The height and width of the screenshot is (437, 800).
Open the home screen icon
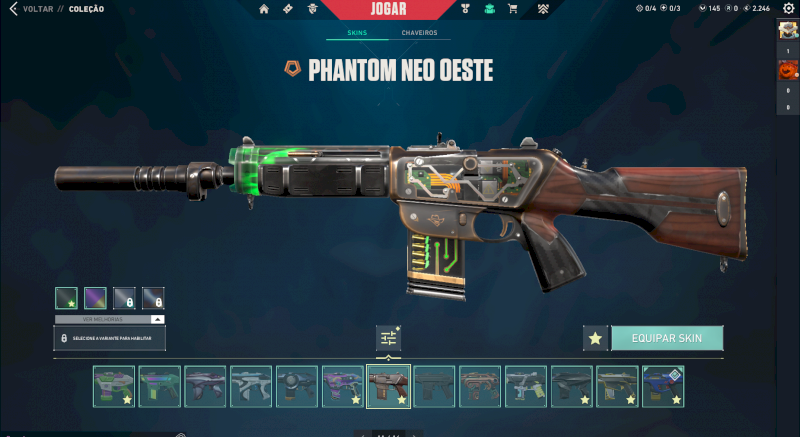[264, 9]
